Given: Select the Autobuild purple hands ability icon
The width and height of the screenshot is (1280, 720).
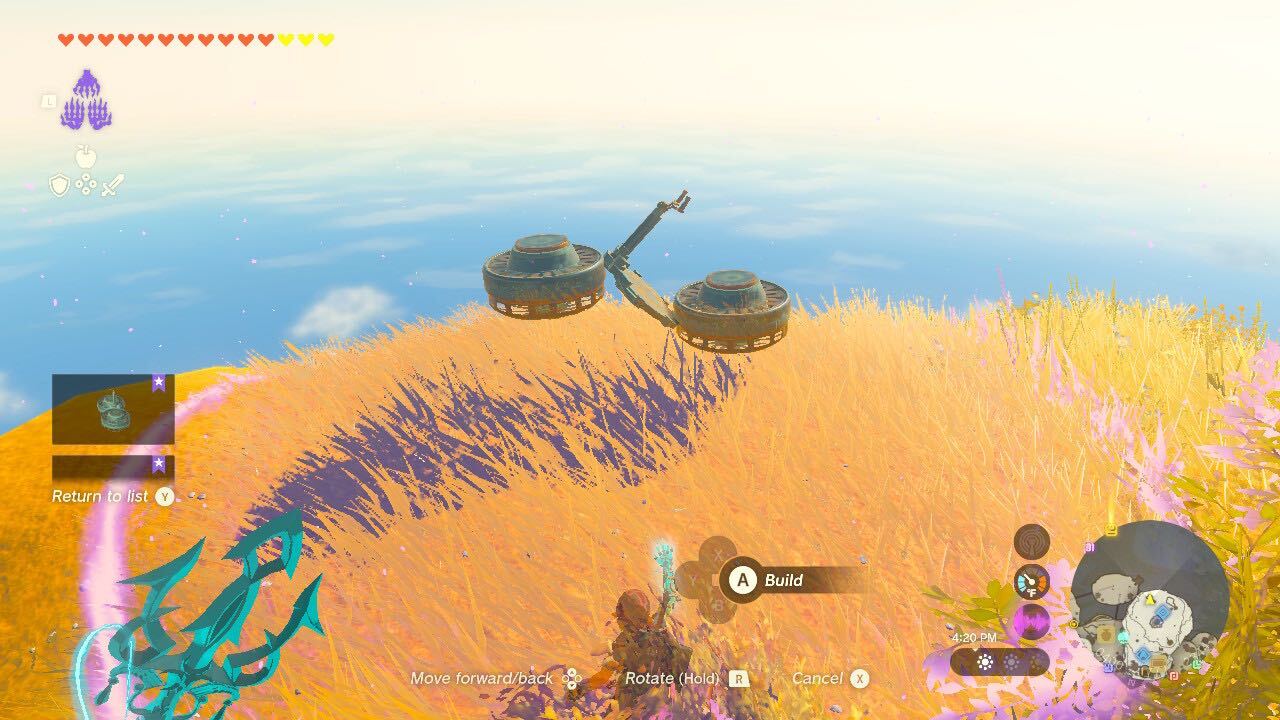Looking at the screenshot, I should (x=88, y=98).
